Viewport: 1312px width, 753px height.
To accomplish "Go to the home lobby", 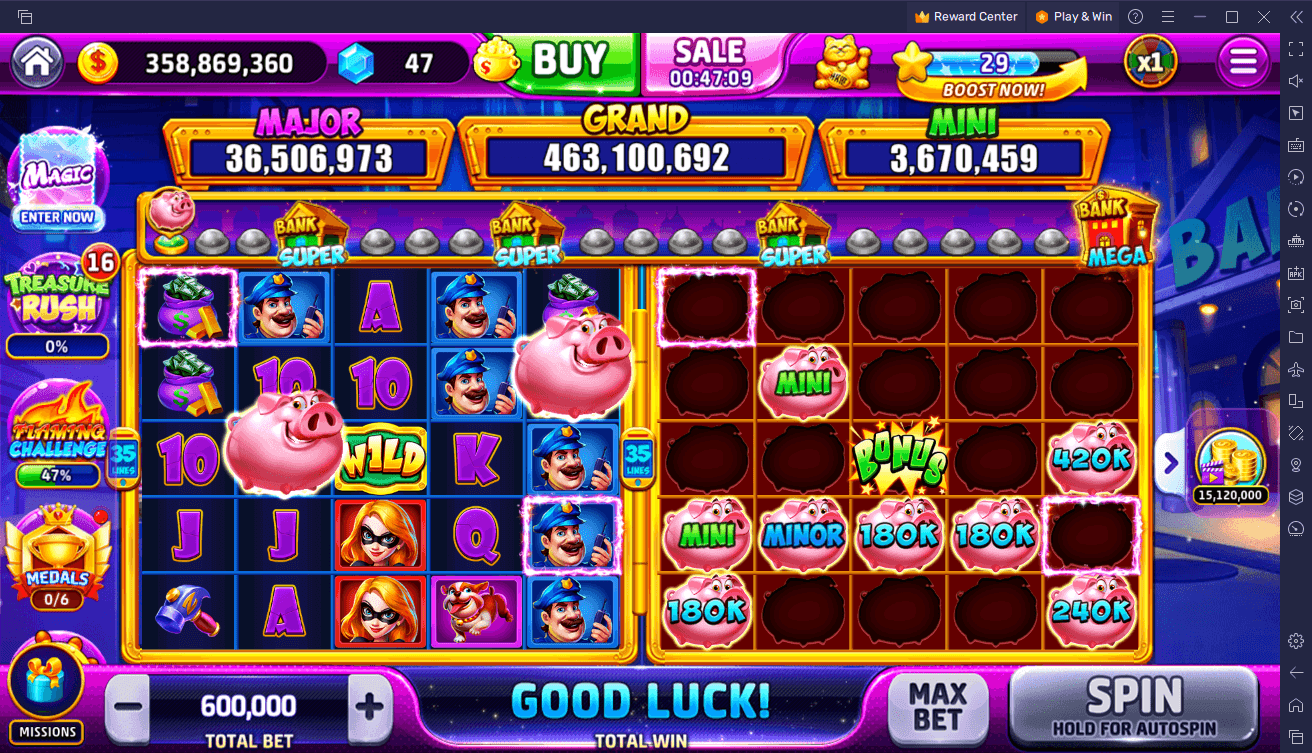I will click(37, 62).
